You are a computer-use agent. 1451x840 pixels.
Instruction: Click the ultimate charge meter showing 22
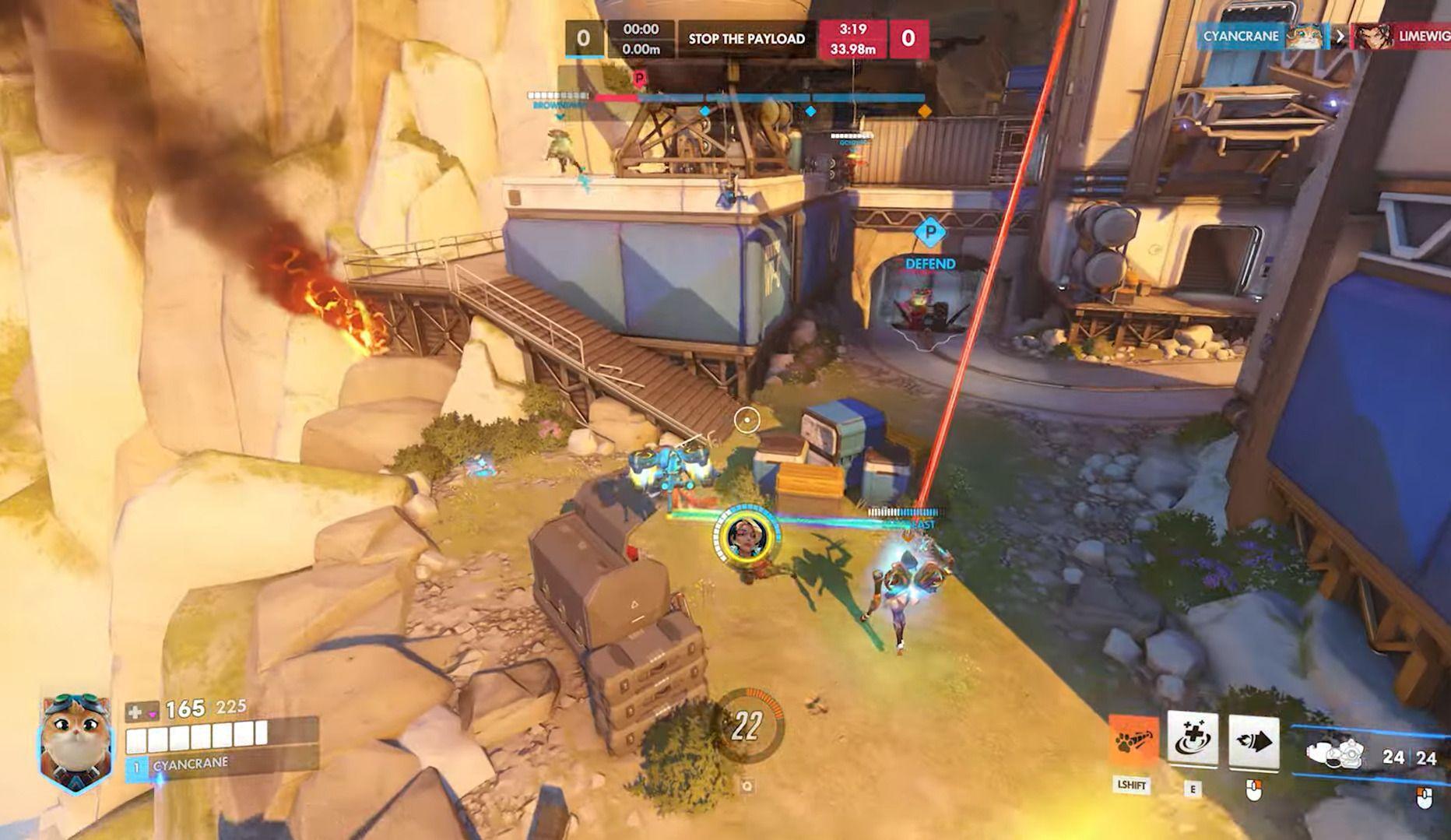tap(746, 726)
